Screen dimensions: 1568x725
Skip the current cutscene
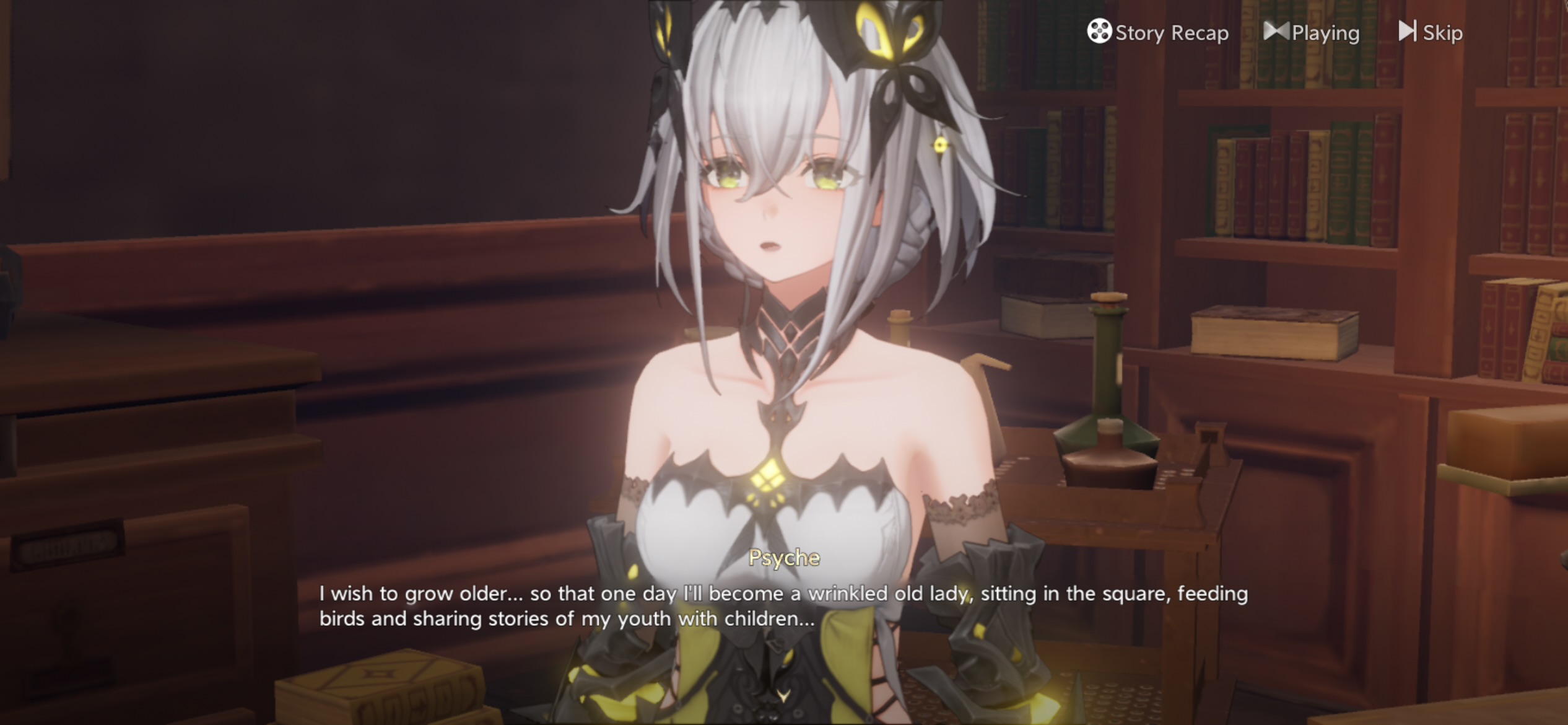tap(1431, 32)
